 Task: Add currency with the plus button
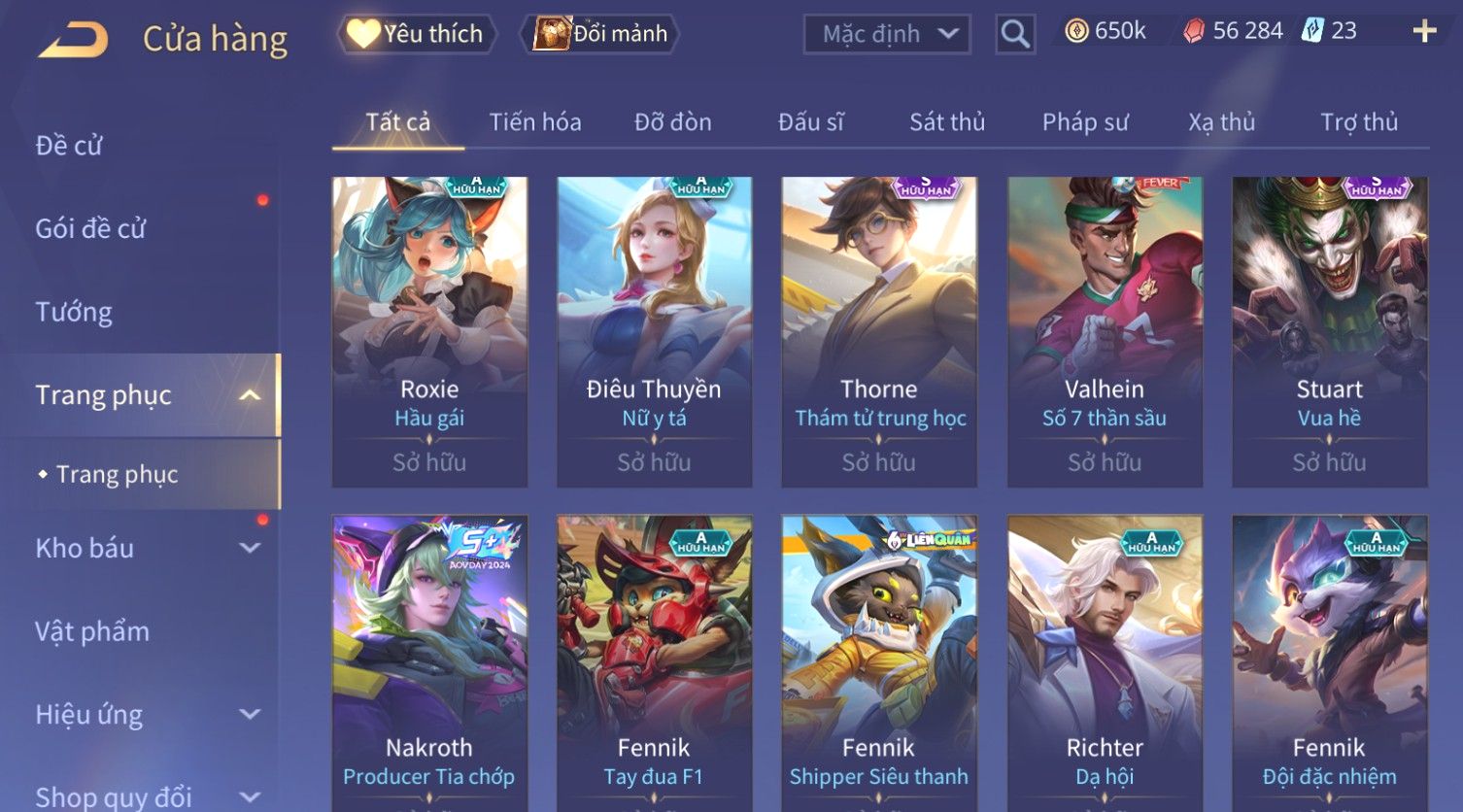tap(1424, 32)
